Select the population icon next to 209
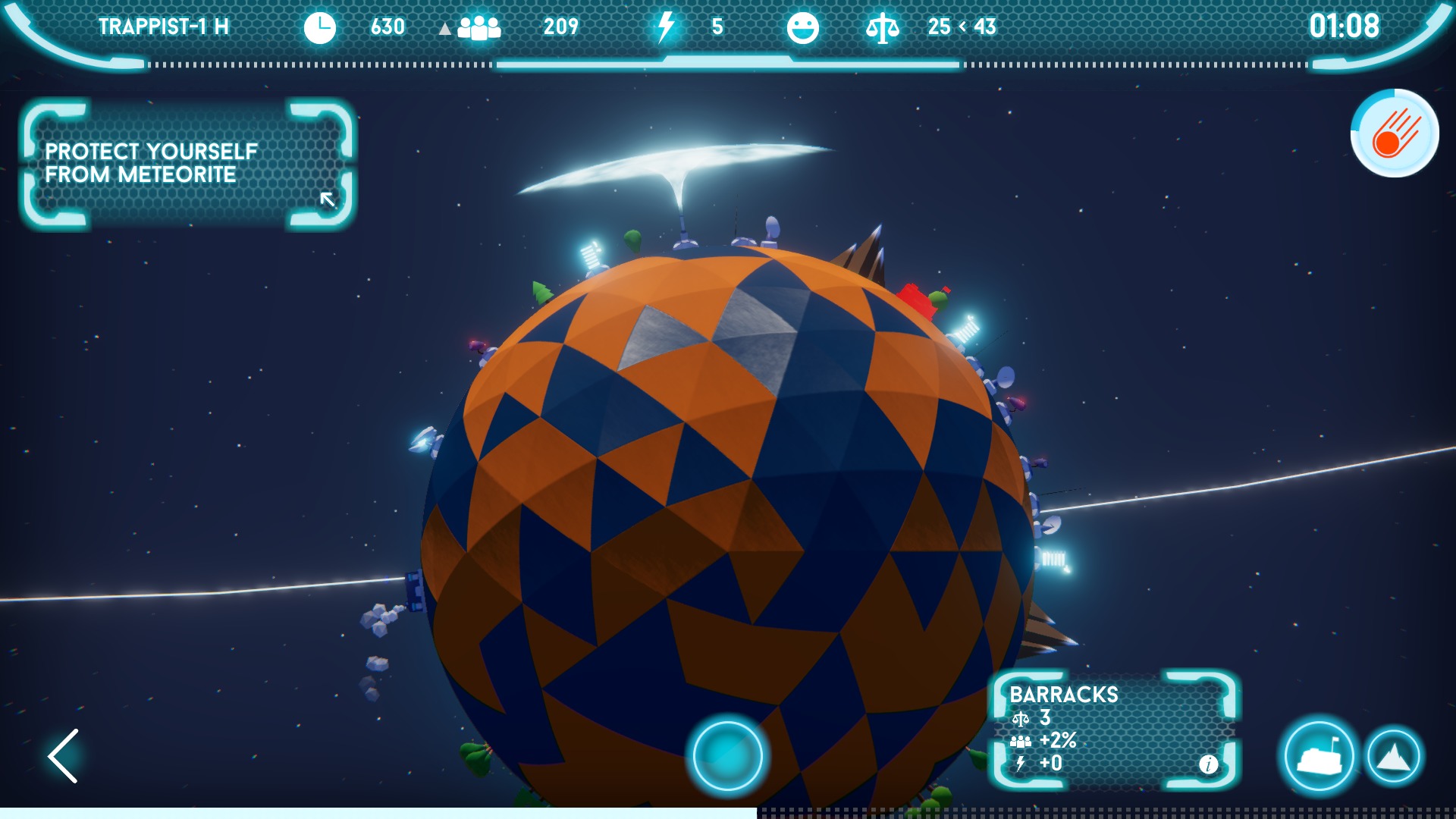 [479, 27]
